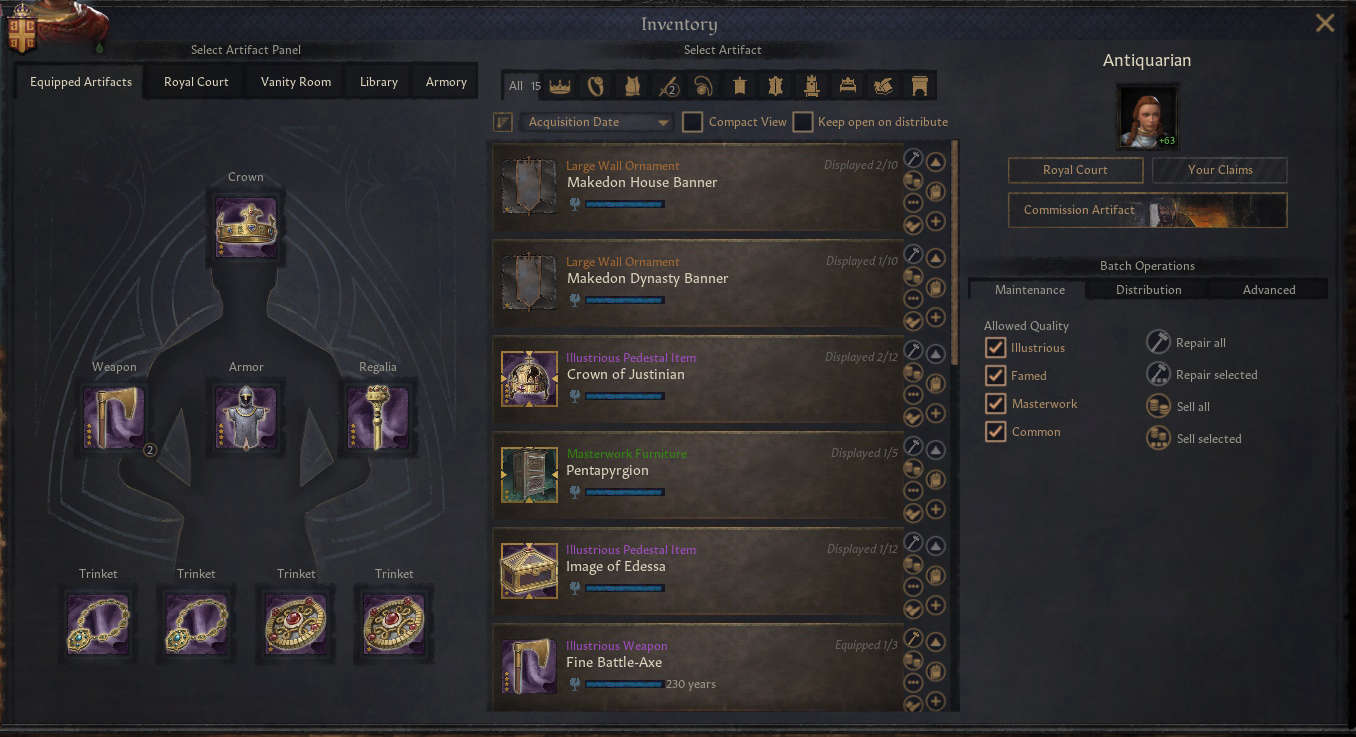Open the Distribution batch operations tab
This screenshot has height=737, width=1356.
[1147, 289]
